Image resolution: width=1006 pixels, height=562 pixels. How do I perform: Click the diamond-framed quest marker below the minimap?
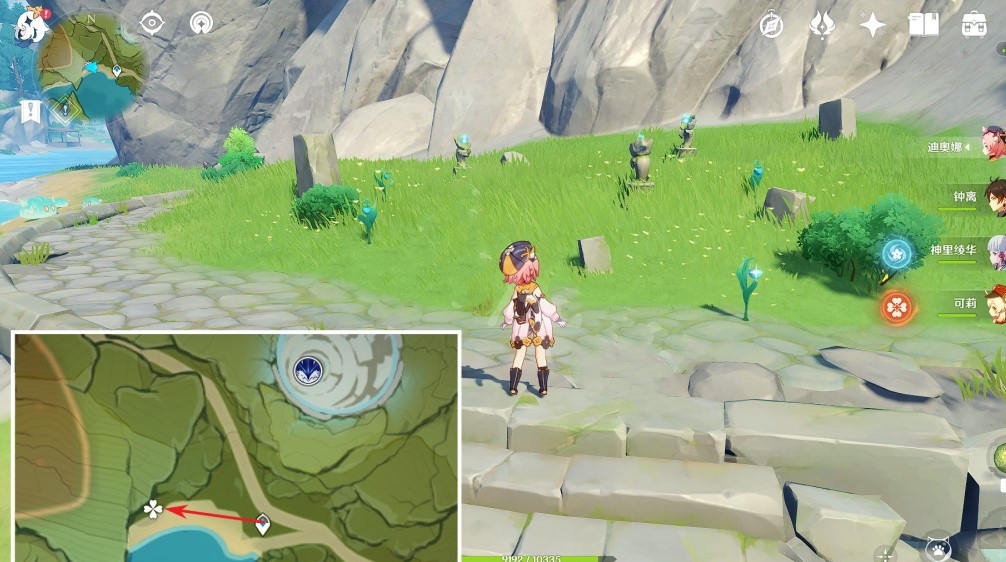(65, 108)
